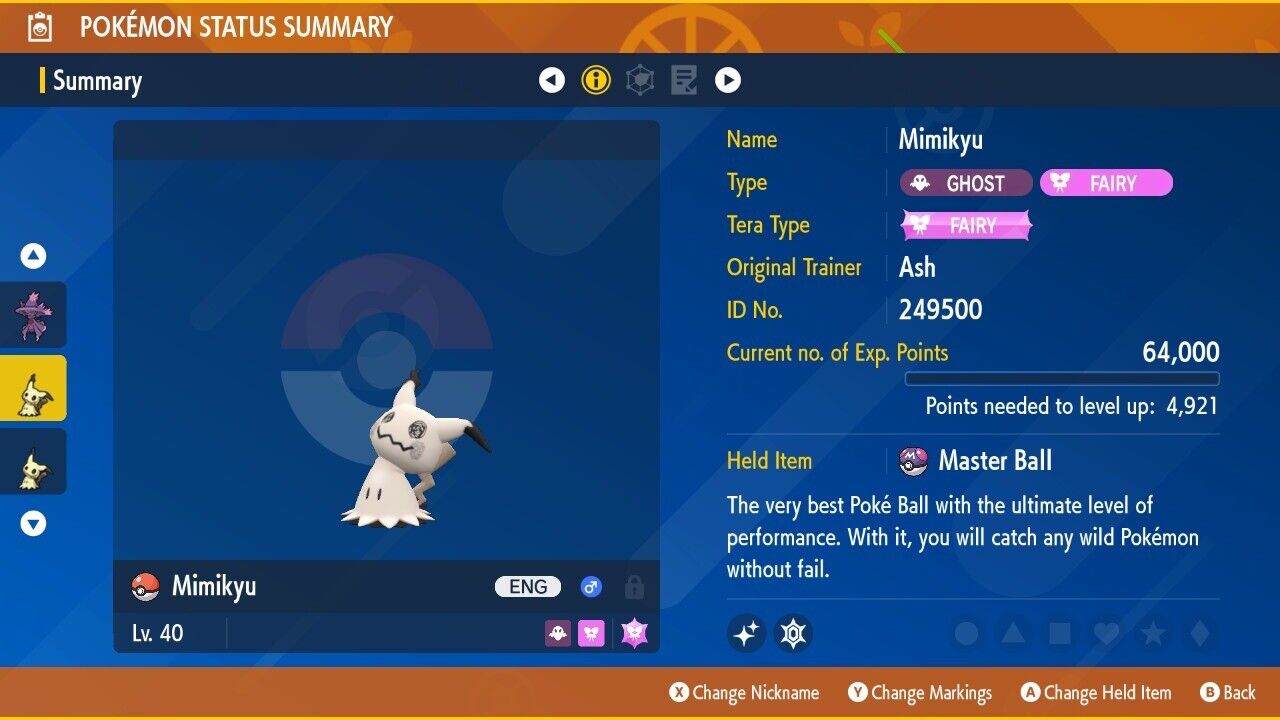Change Nickname option

pos(745,692)
